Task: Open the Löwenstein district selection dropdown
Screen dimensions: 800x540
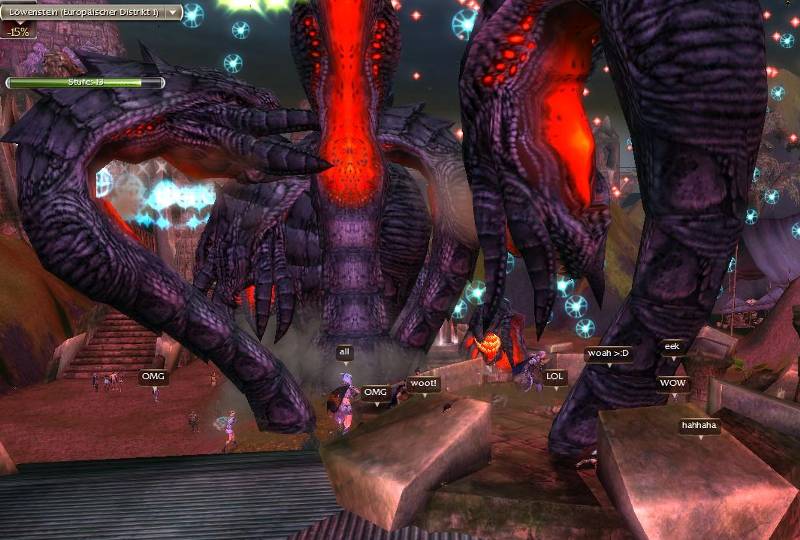Action: pyautogui.click(x=173, y=13)
